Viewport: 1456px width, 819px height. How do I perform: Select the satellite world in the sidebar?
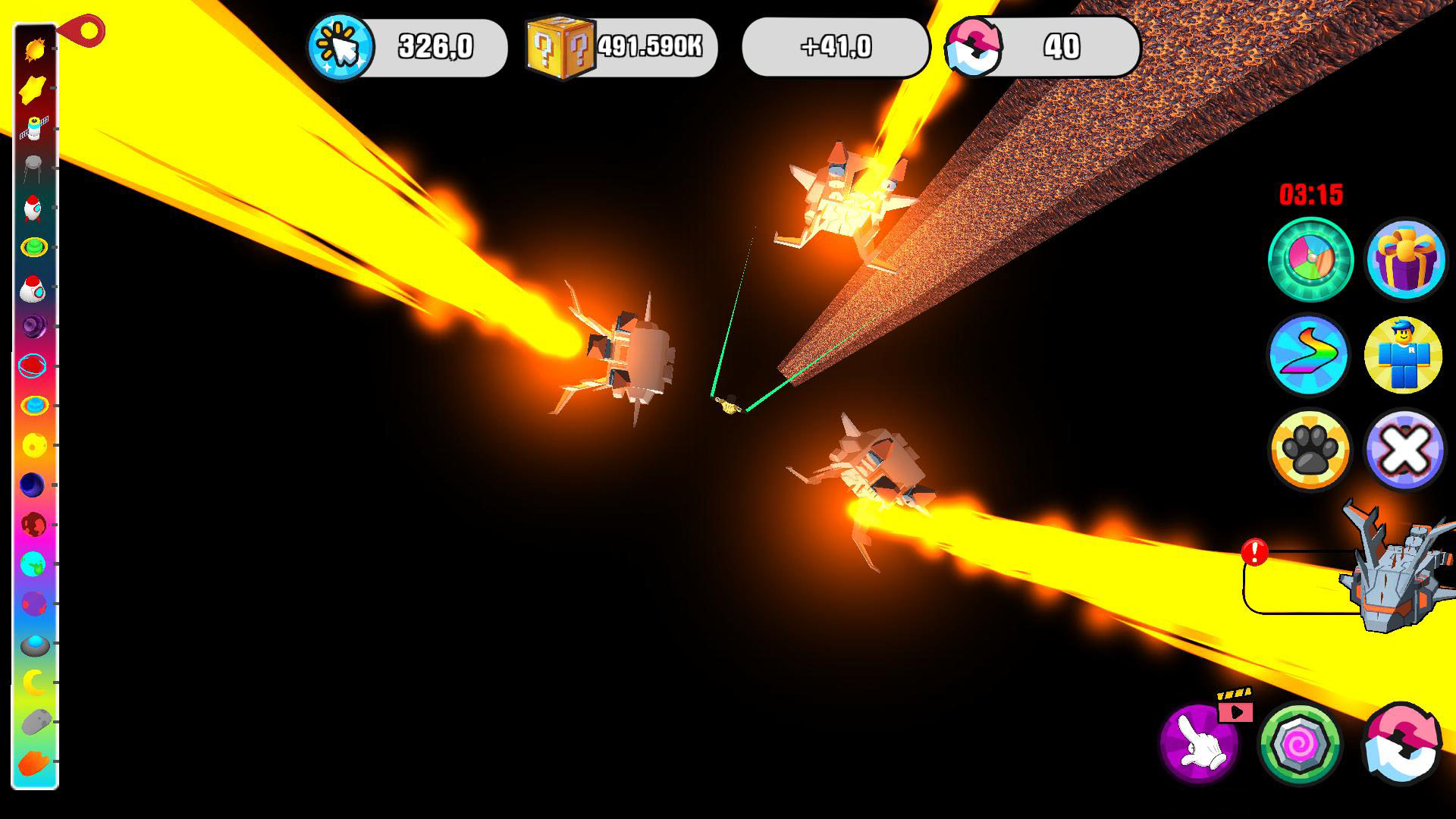[x=36, y=129]
